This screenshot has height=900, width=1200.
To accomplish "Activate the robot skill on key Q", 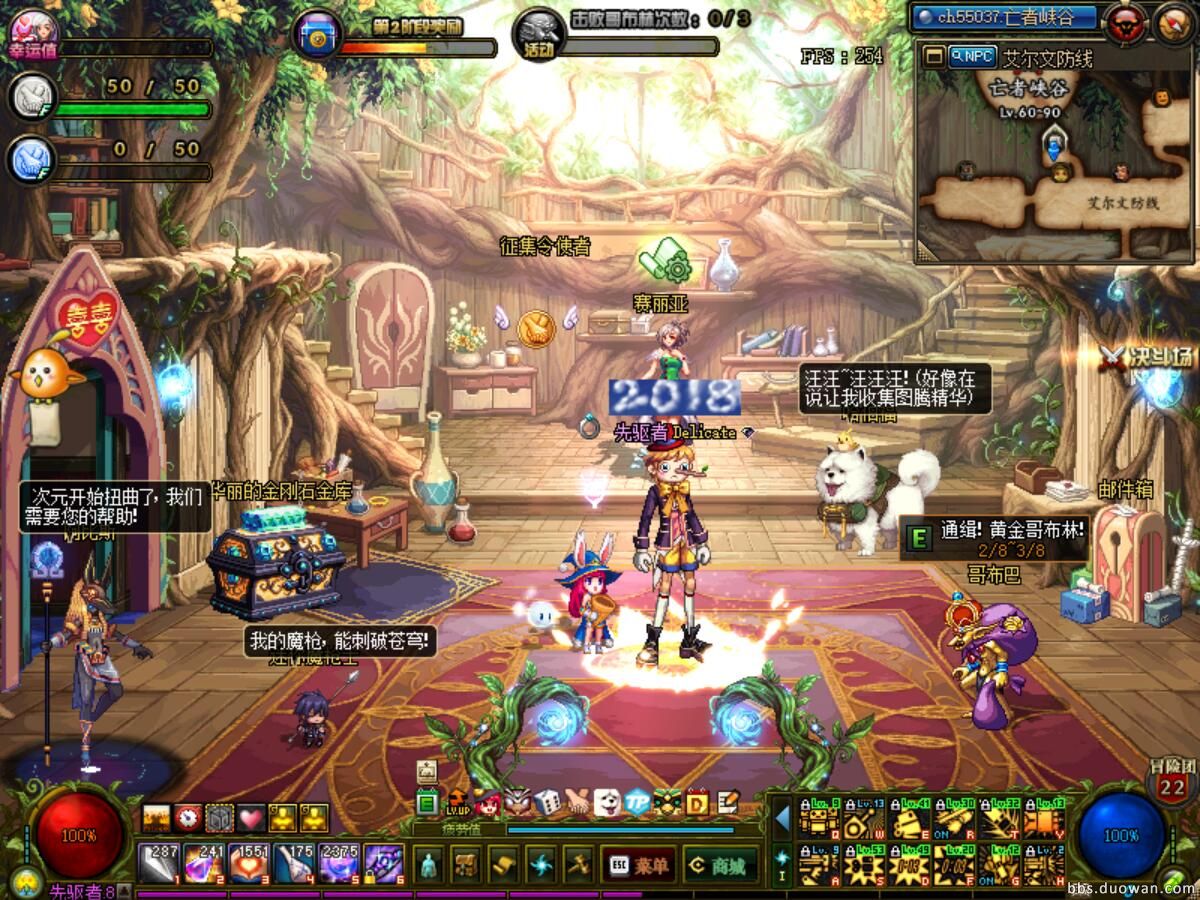I will pyautogui.click(x=820, y=820).
